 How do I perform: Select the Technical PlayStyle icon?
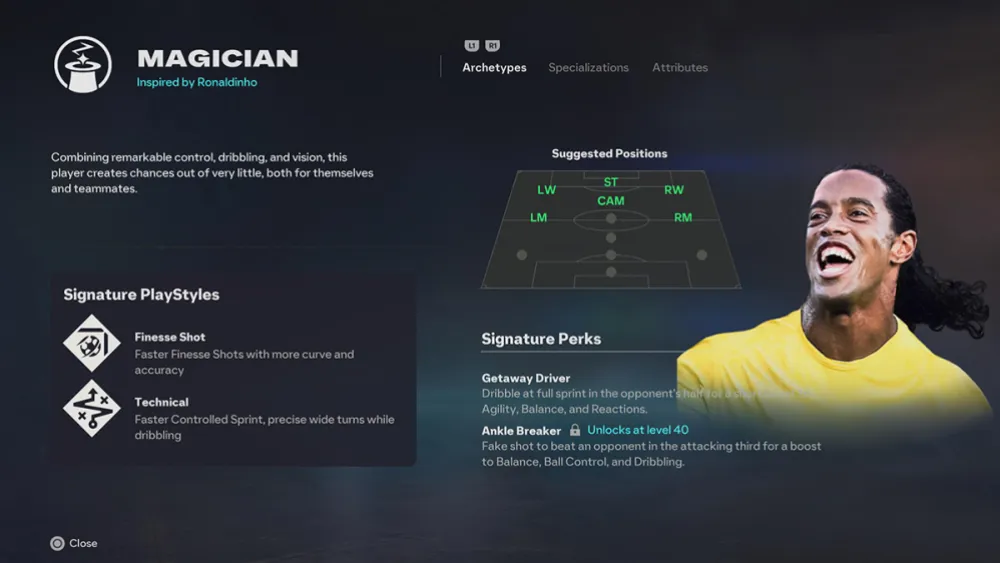point(92,408)
